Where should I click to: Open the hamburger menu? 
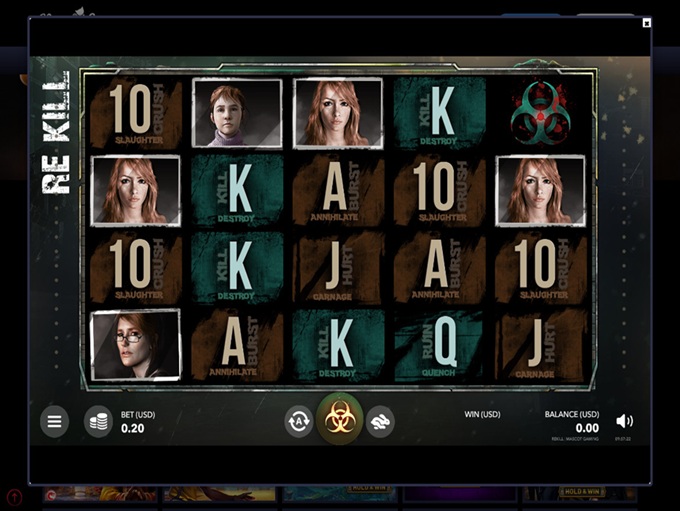click(x=55, y=422)
